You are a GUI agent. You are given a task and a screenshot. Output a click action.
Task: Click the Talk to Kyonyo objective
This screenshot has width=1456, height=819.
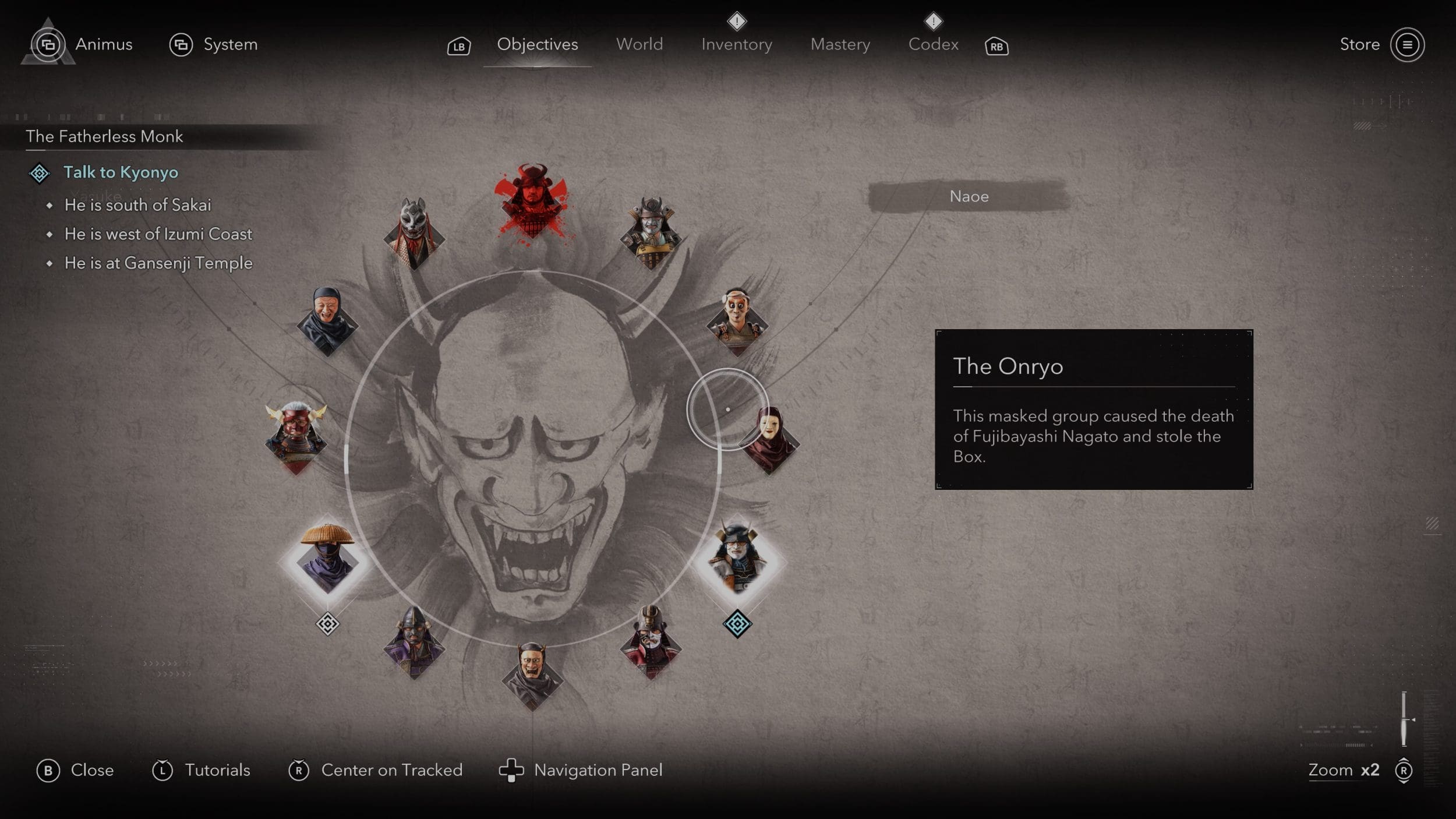[x=121, y=172]
